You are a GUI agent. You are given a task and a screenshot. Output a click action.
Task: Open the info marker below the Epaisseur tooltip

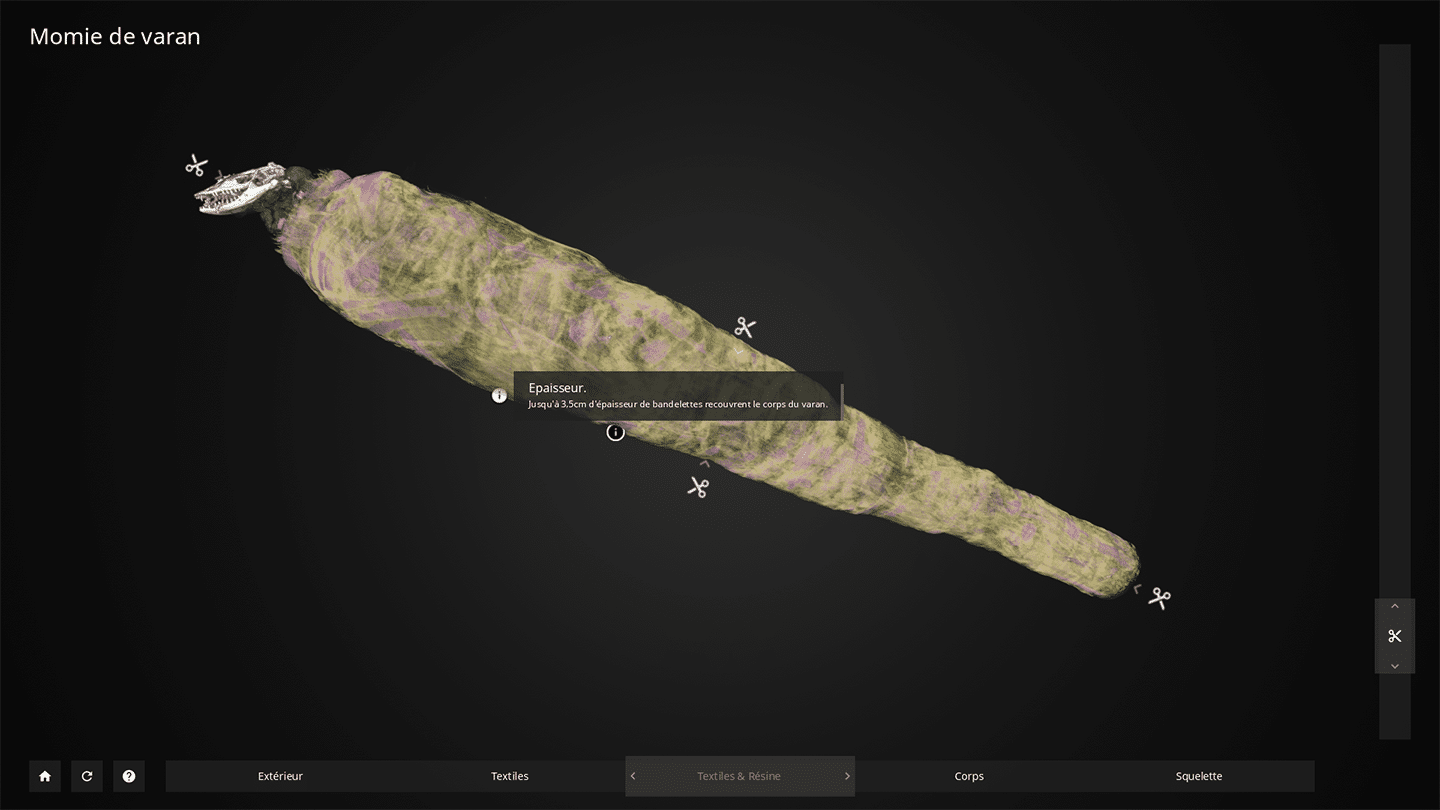point(616,432)
